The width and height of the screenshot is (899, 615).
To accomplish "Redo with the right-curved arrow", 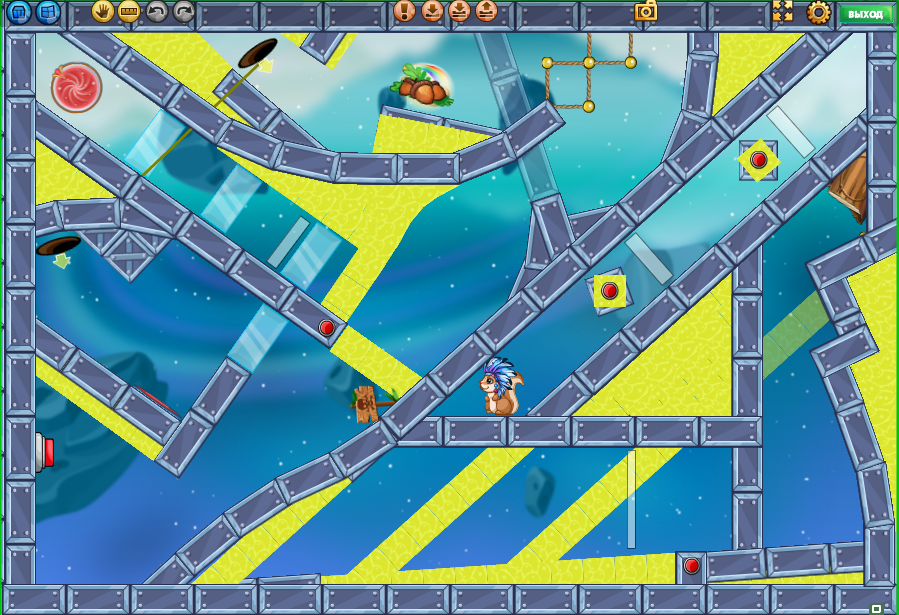I will (x=184, y=12).
